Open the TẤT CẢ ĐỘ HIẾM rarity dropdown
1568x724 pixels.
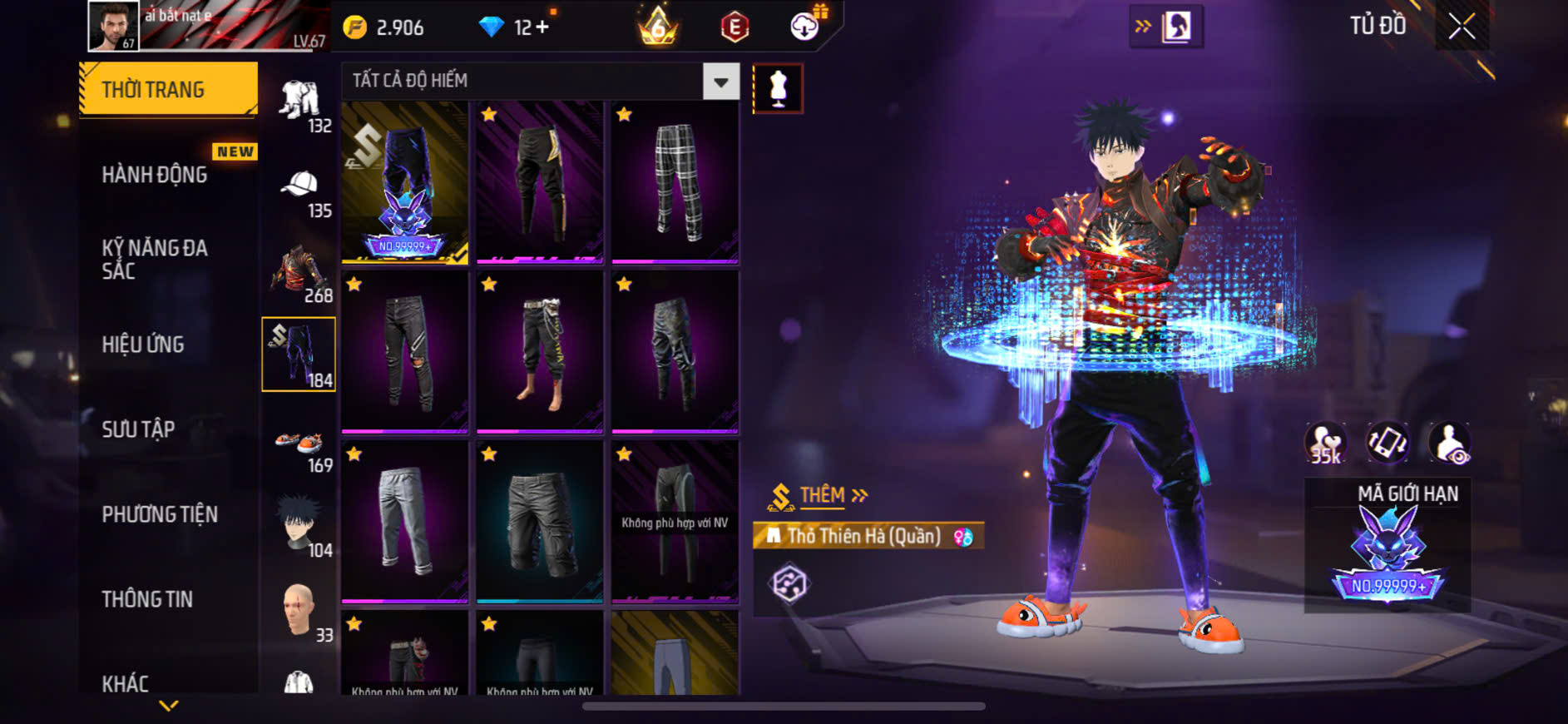[x=720, y=82]
